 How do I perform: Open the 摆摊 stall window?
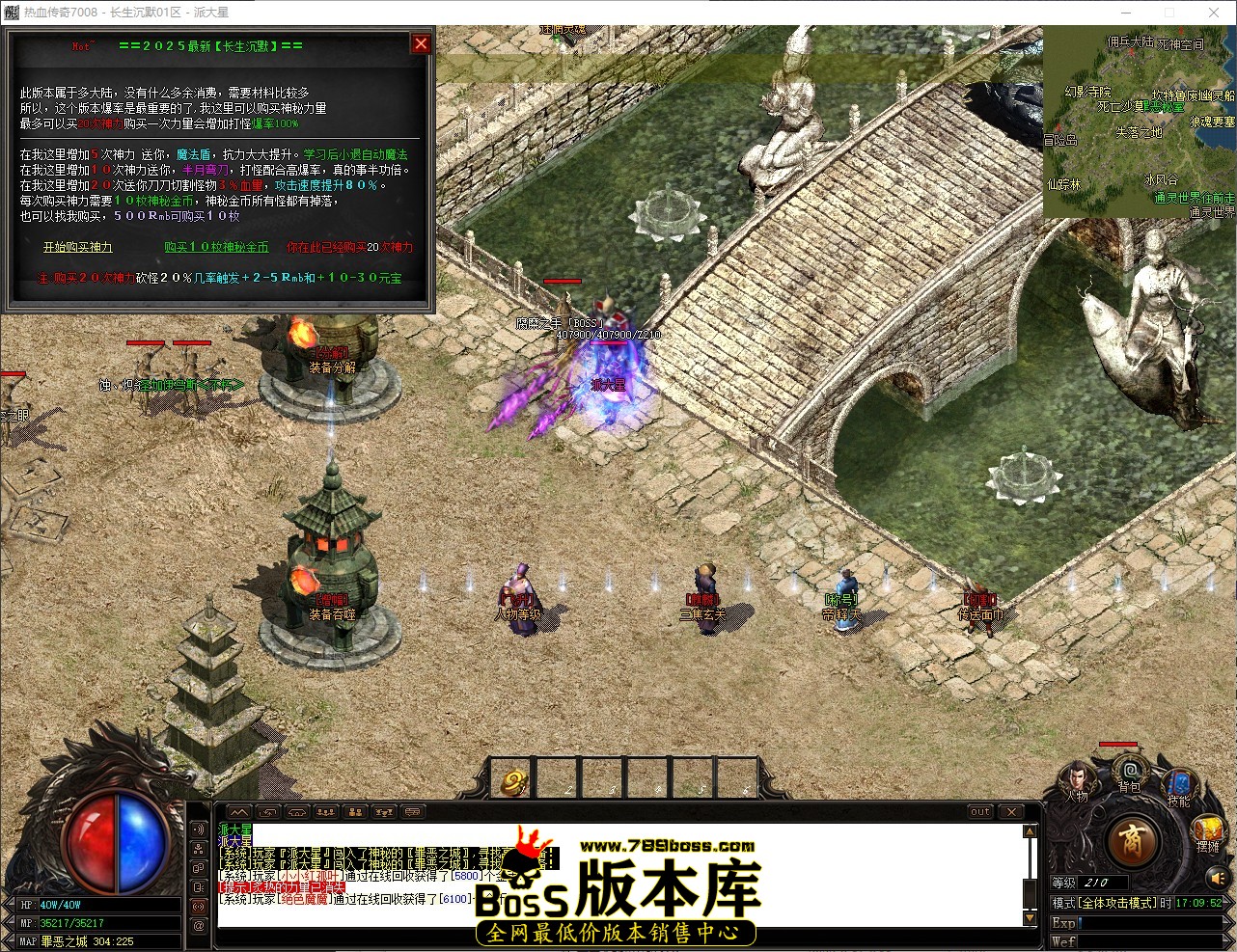(x=1209, y=830)
